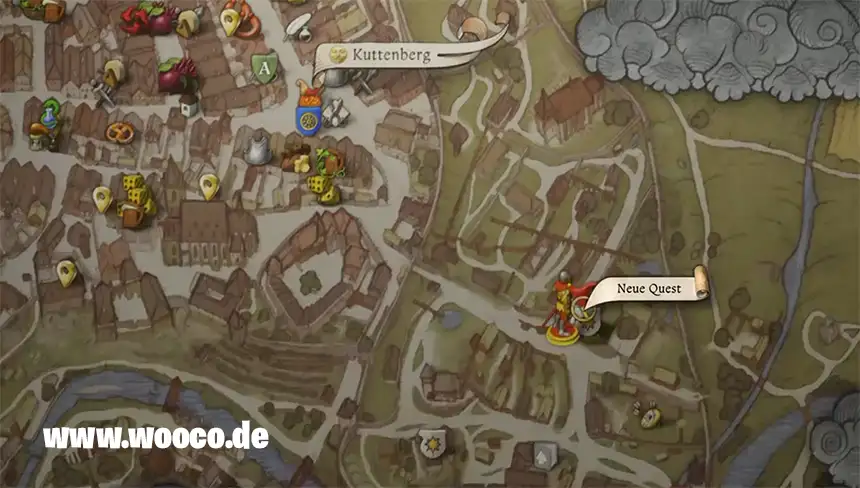Viewport: 860px width, 488px height.
Task: Click the white shield sun marker
Action: click(x=431, y=441)
